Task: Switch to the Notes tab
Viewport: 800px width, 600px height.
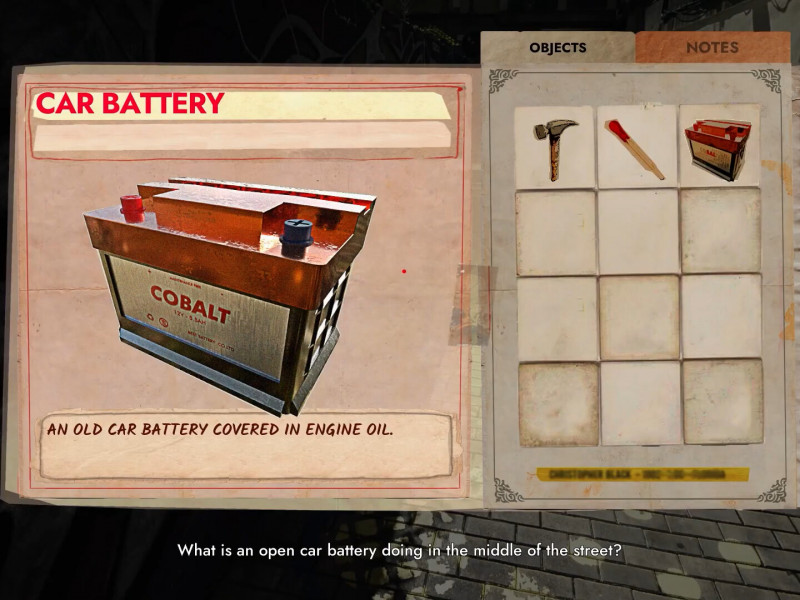Action: click(x=712, y=47)
